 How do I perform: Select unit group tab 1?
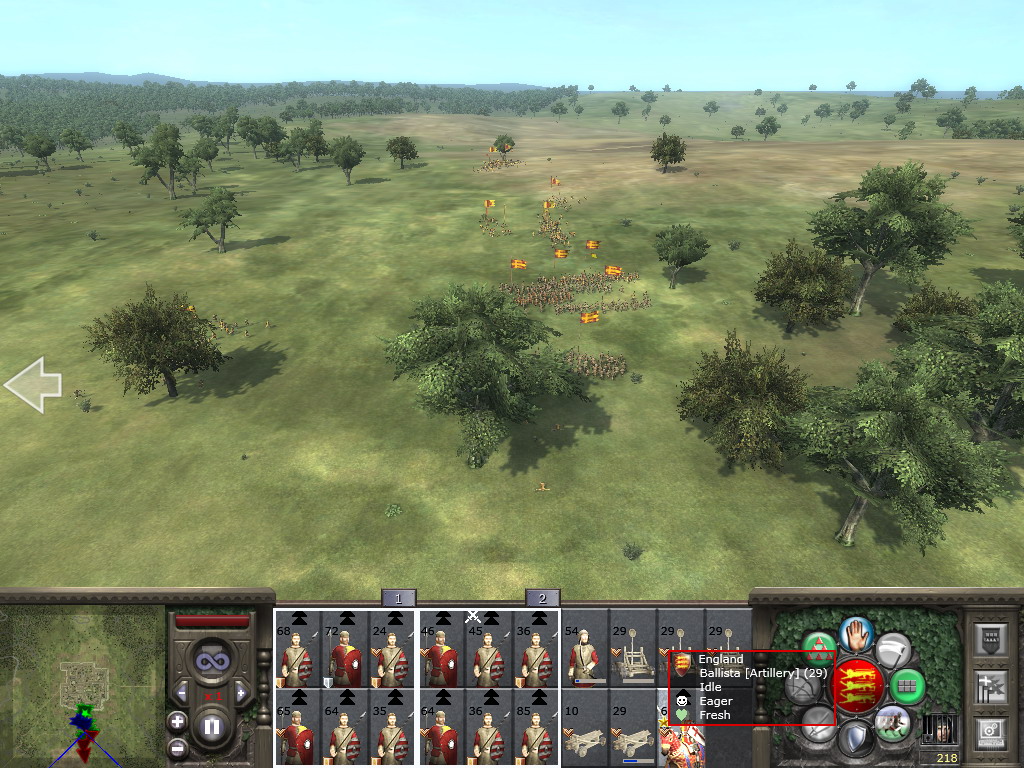click(398, 598)
